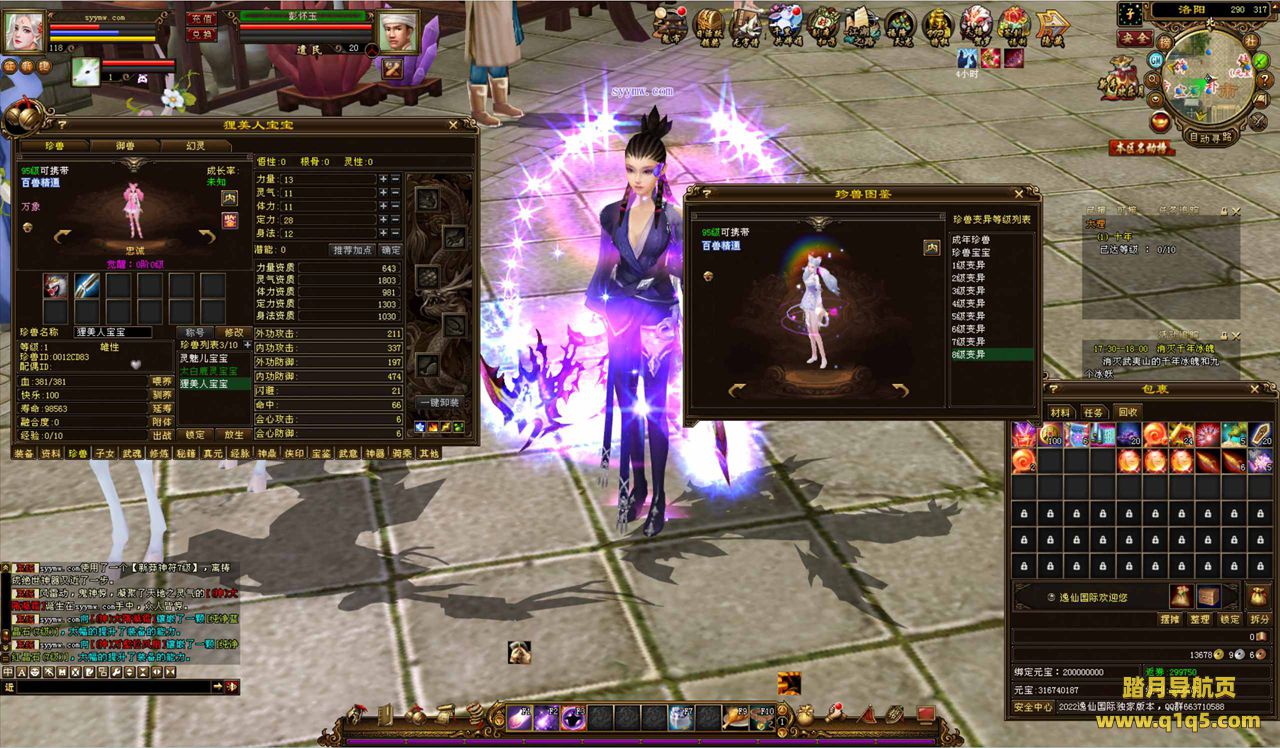Switch to the 御兽 tab

coord(125,146)
